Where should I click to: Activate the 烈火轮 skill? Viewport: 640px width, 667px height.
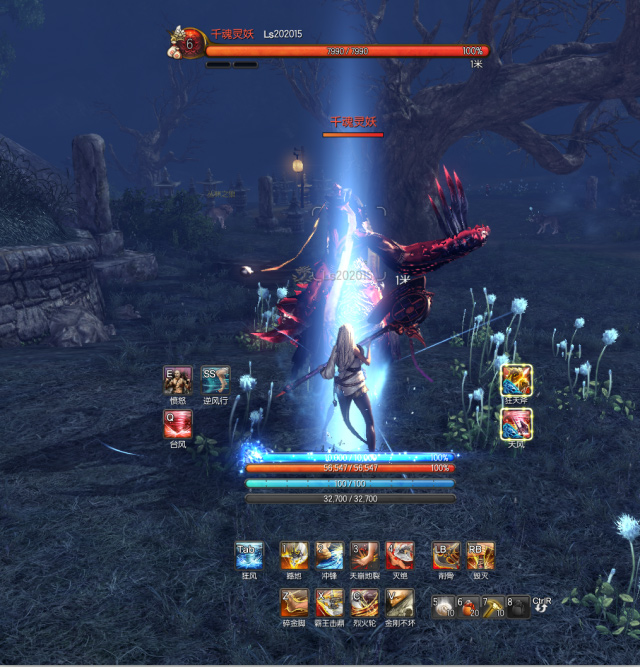coord(364,602)
